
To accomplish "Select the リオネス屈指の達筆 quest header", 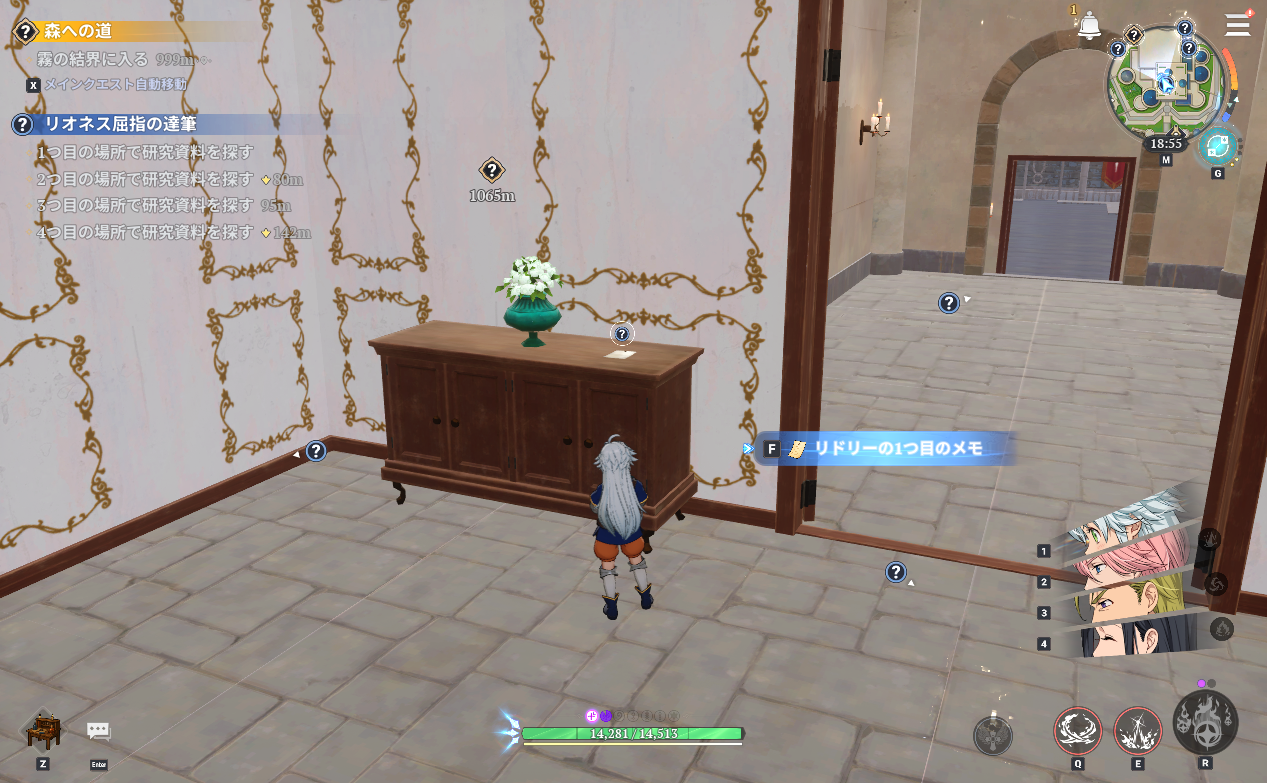I will [x=120, y=124].
